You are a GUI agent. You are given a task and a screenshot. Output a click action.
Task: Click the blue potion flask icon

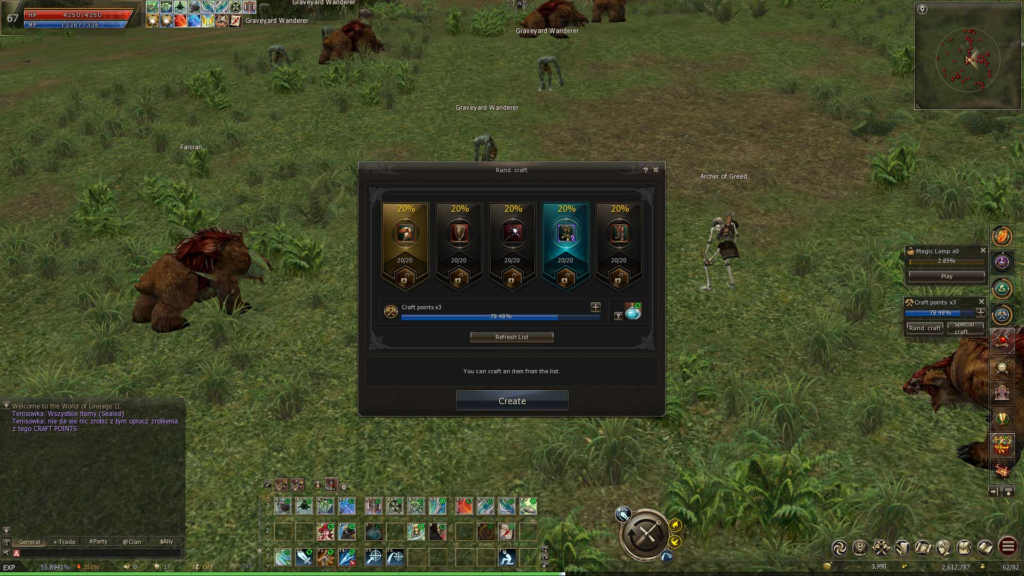(632, 312)
